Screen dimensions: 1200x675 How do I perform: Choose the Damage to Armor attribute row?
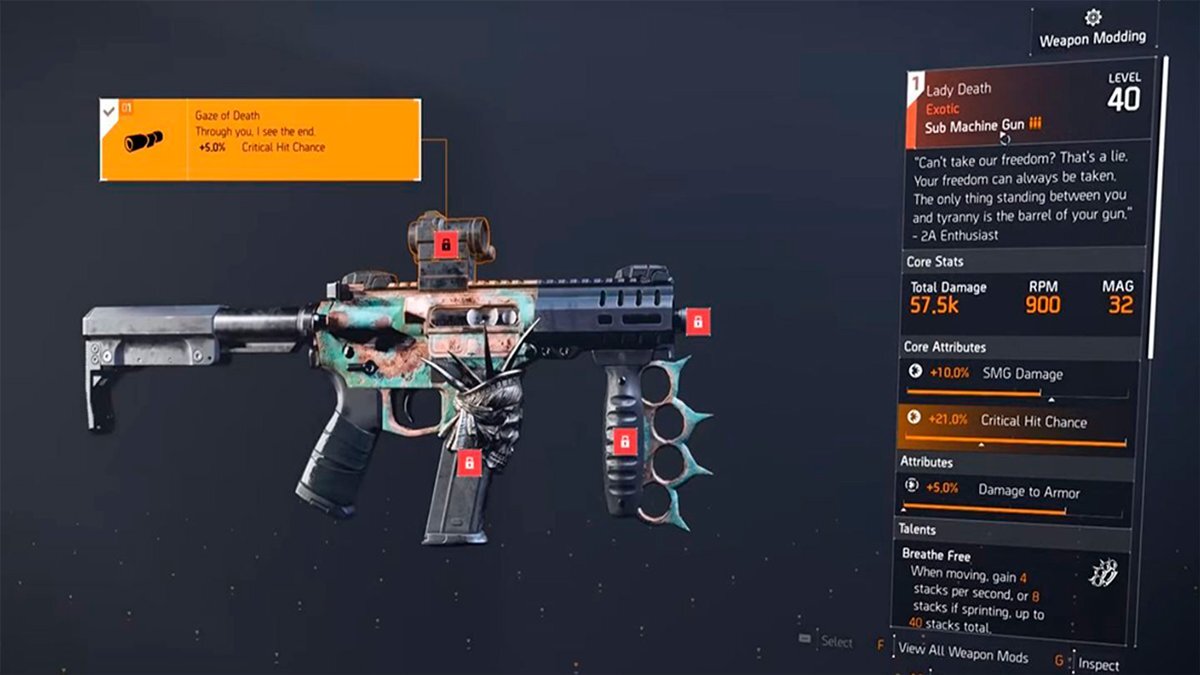pos(1020,494)
